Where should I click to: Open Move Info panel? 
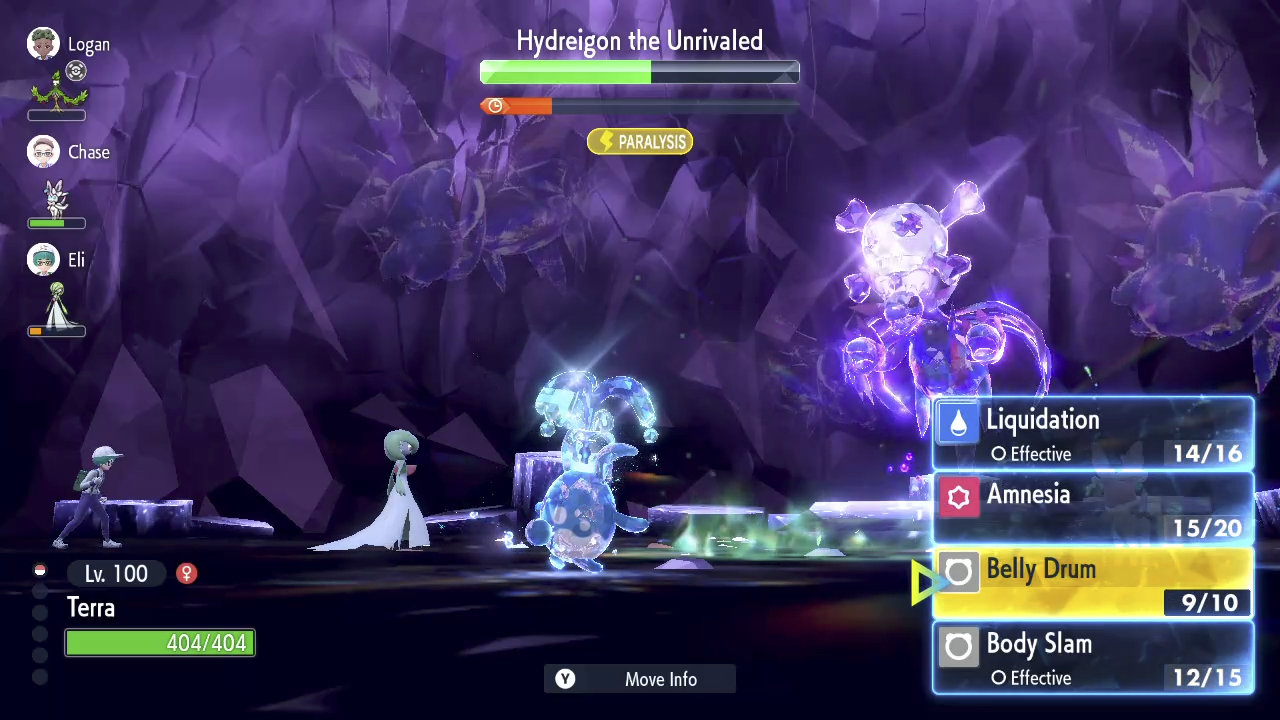click(640, 679)
